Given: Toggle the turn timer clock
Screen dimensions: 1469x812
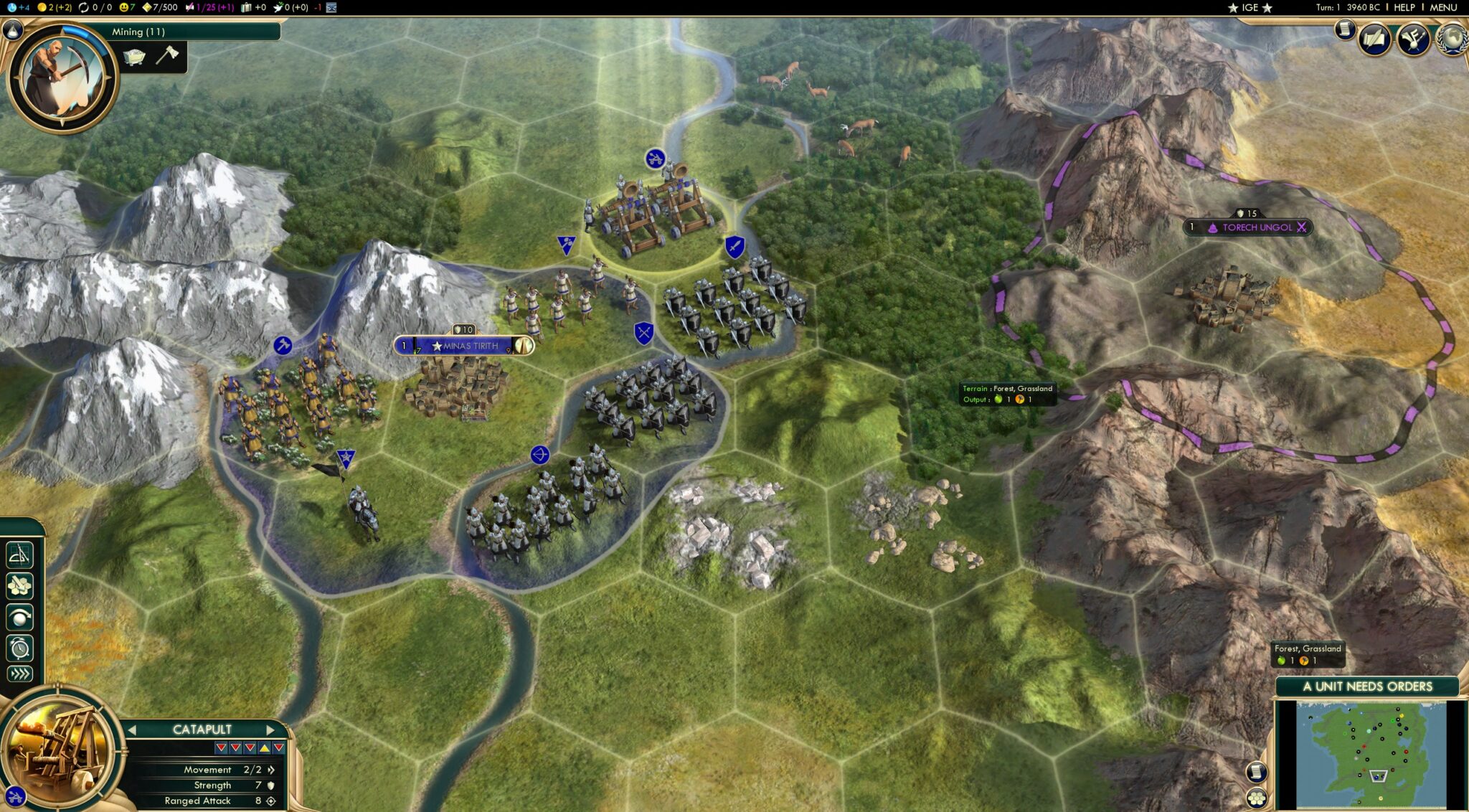Looking at the screenshot, I should click(x=20, y=646).
